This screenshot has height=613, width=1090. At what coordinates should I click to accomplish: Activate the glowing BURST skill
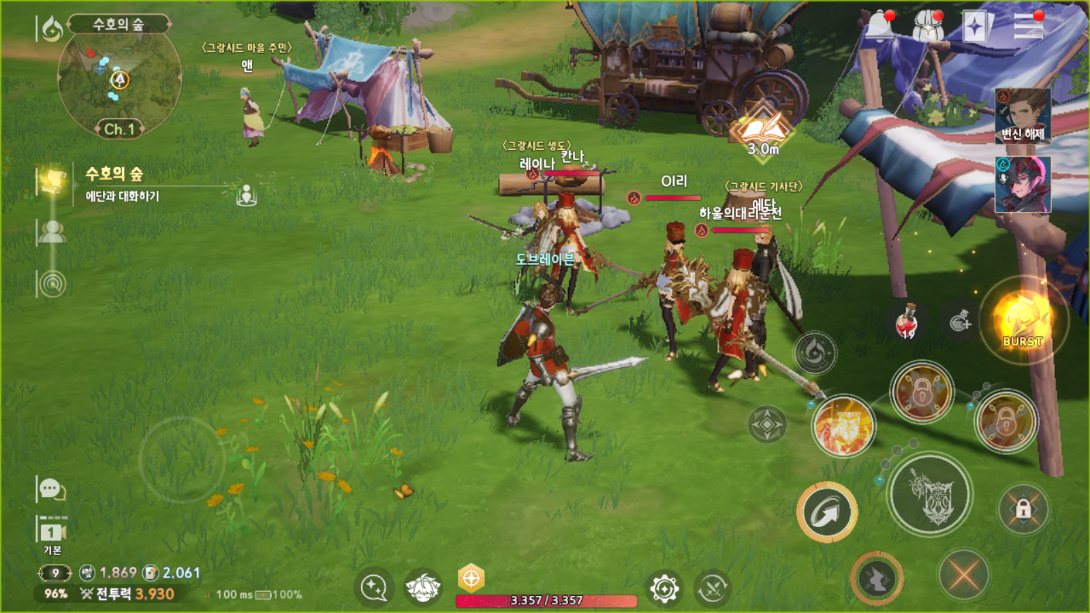(1023, 320)
